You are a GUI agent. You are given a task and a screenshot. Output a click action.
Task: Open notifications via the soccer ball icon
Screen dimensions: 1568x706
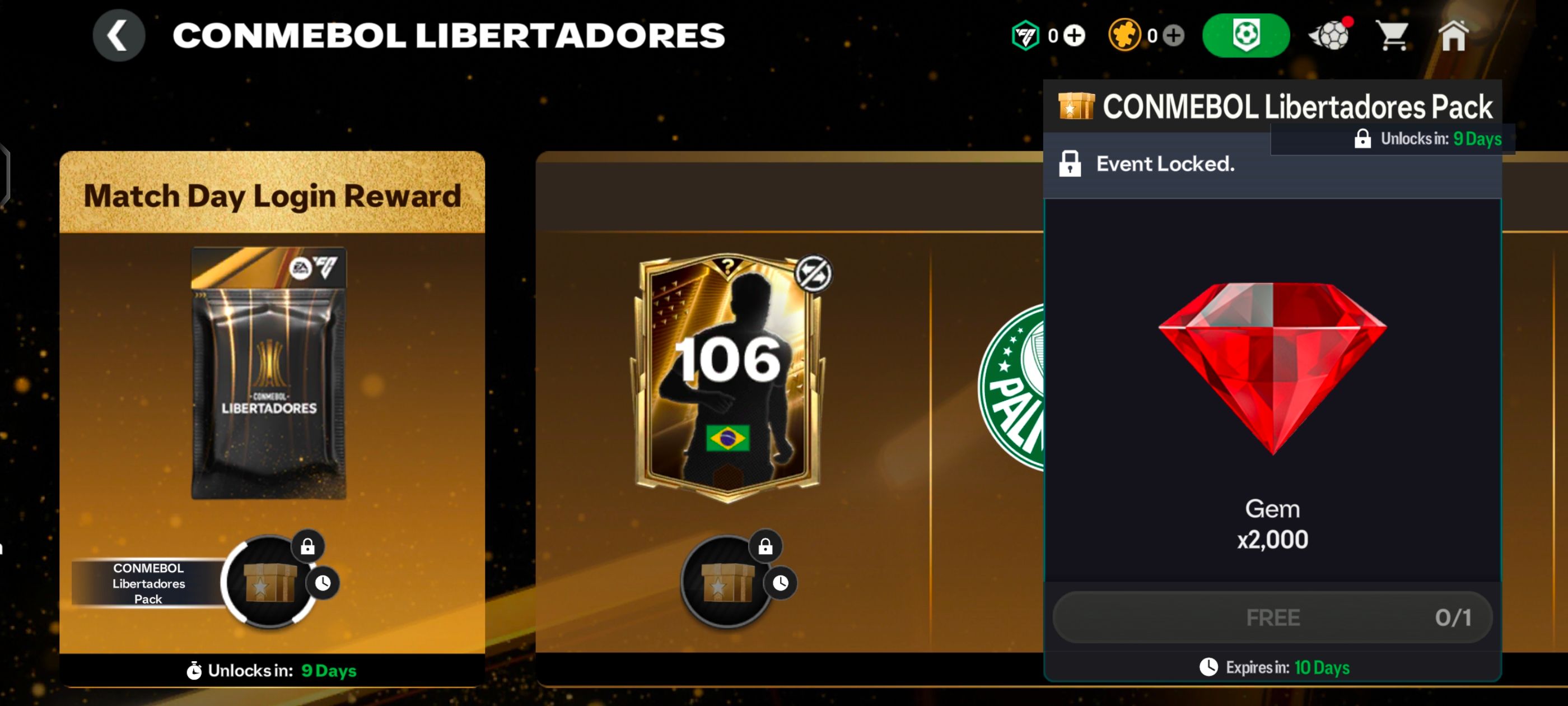pyautogui.click(x=1330, y=35)
